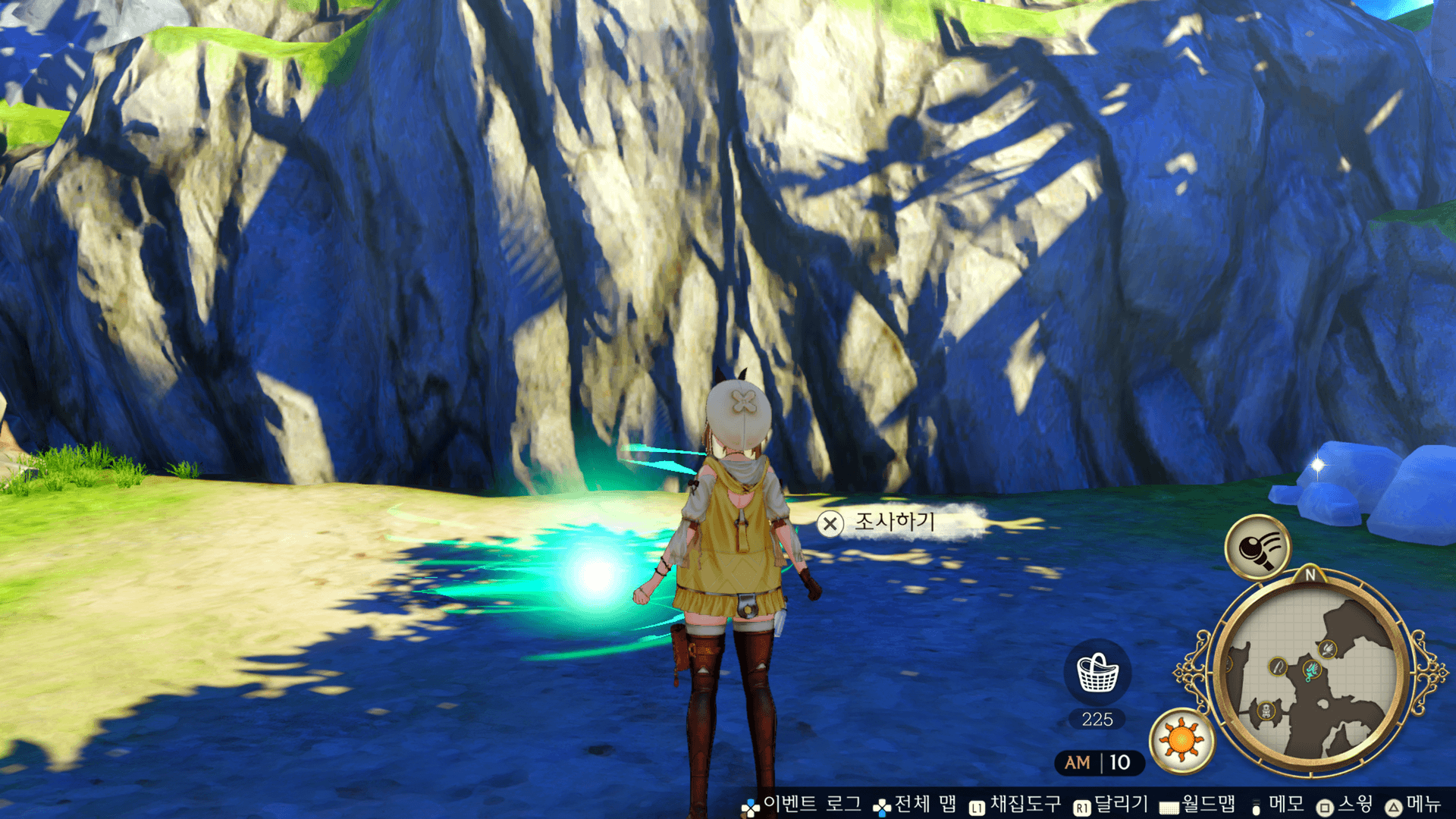Select the tower marker on the minimap
The image size is (1456, 819).
(1266, 711)
